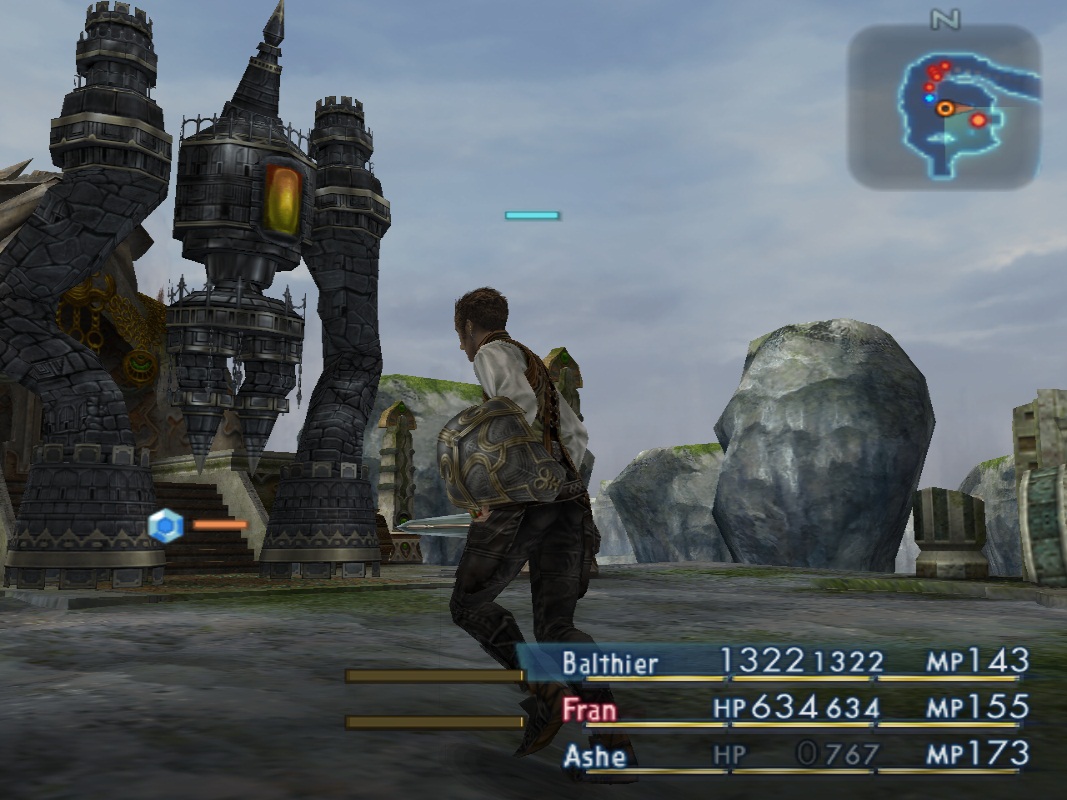Screen dimensions: 1067x800
Task: Click the blue crystal target marker
Action: coord(165,526)
